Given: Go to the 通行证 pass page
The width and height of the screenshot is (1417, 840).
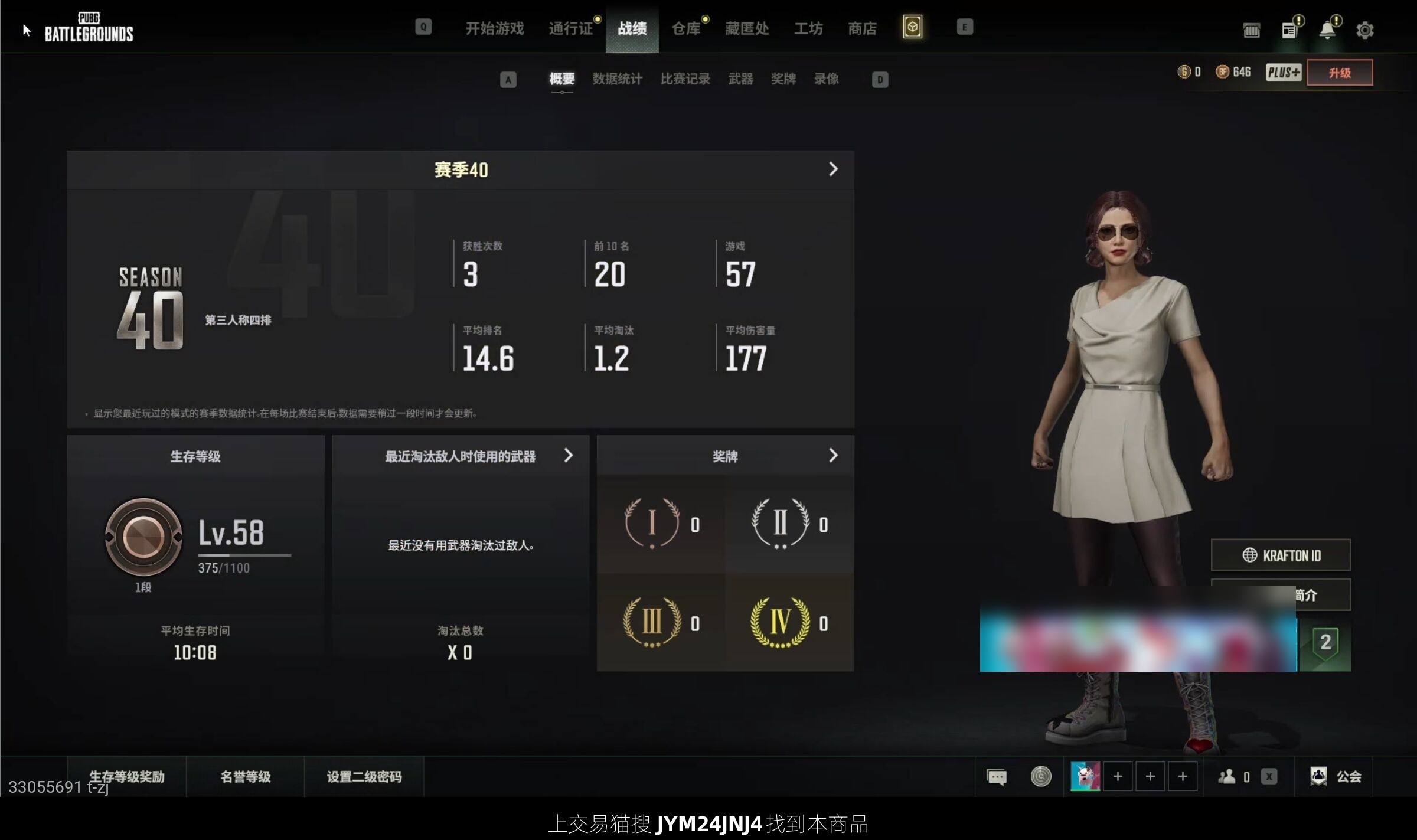Looking at the screenshot, I should [570, 28].
